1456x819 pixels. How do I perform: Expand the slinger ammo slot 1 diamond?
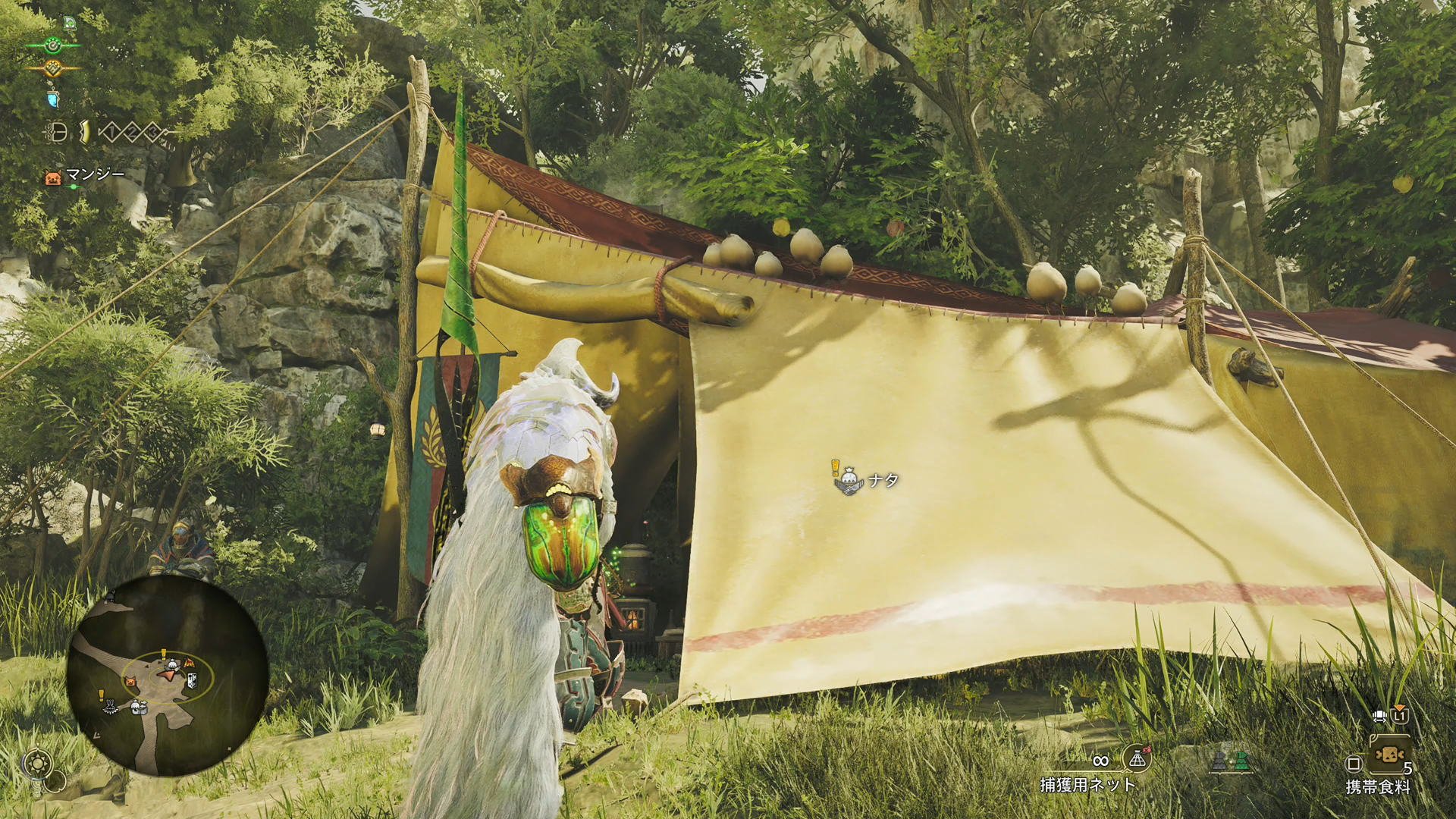(111, 131)
